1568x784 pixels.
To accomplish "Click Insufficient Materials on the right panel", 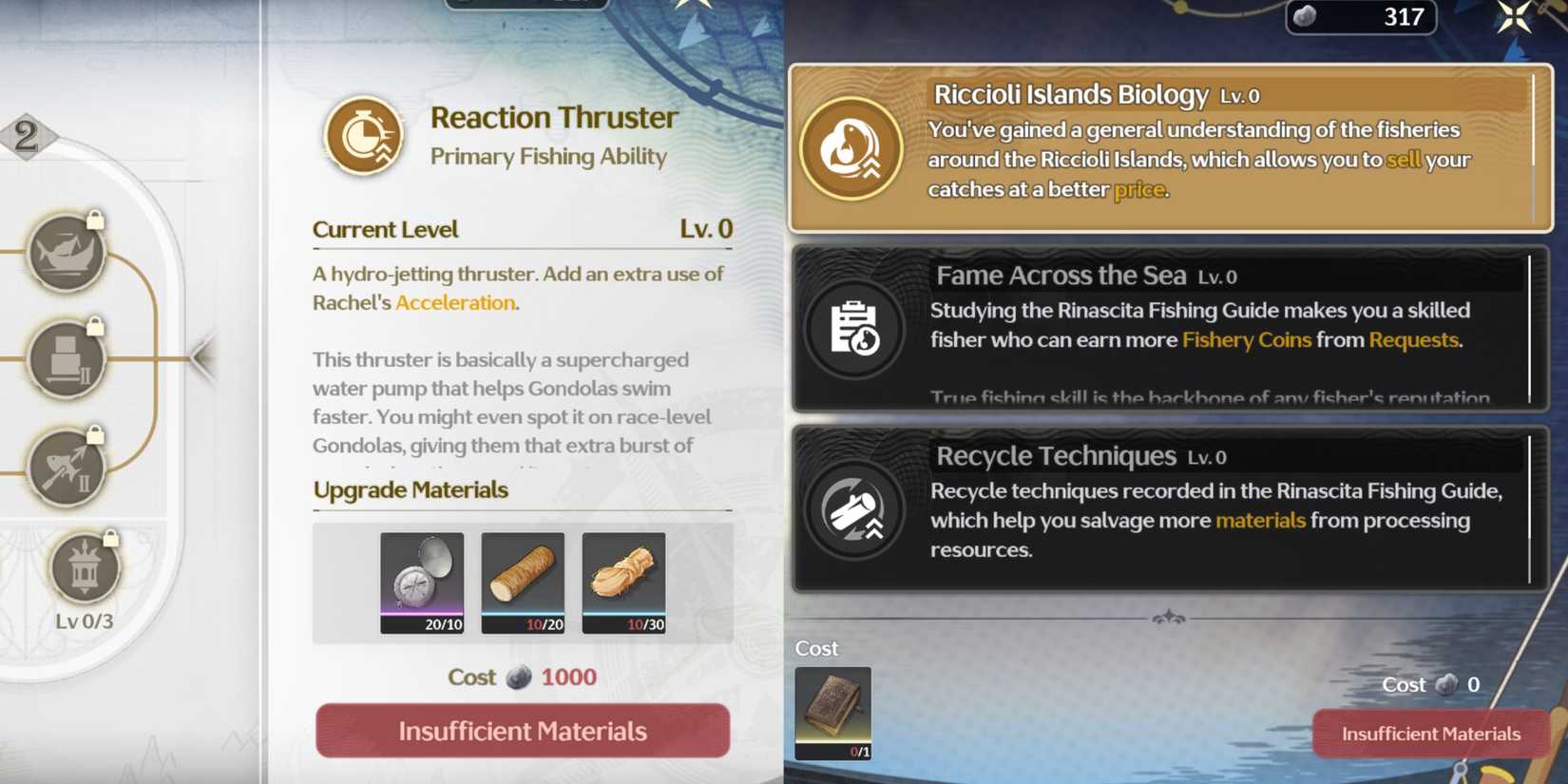I will click(x=1430, y=734).
